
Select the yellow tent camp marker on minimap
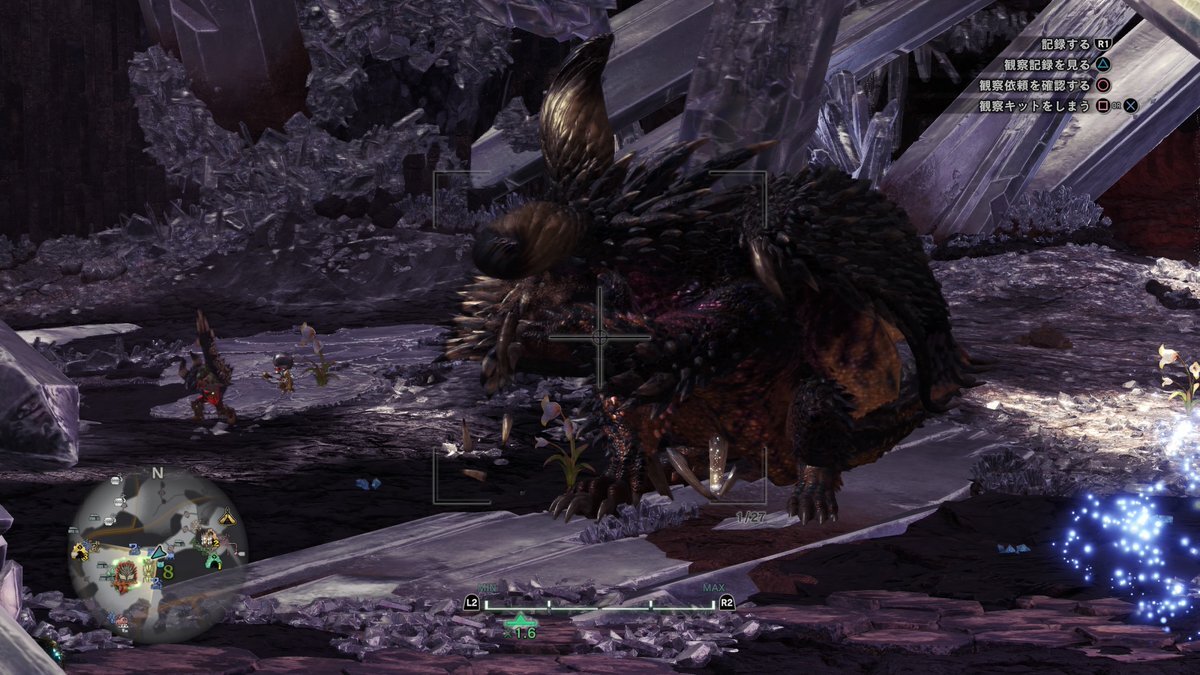(x=228, y=517)
